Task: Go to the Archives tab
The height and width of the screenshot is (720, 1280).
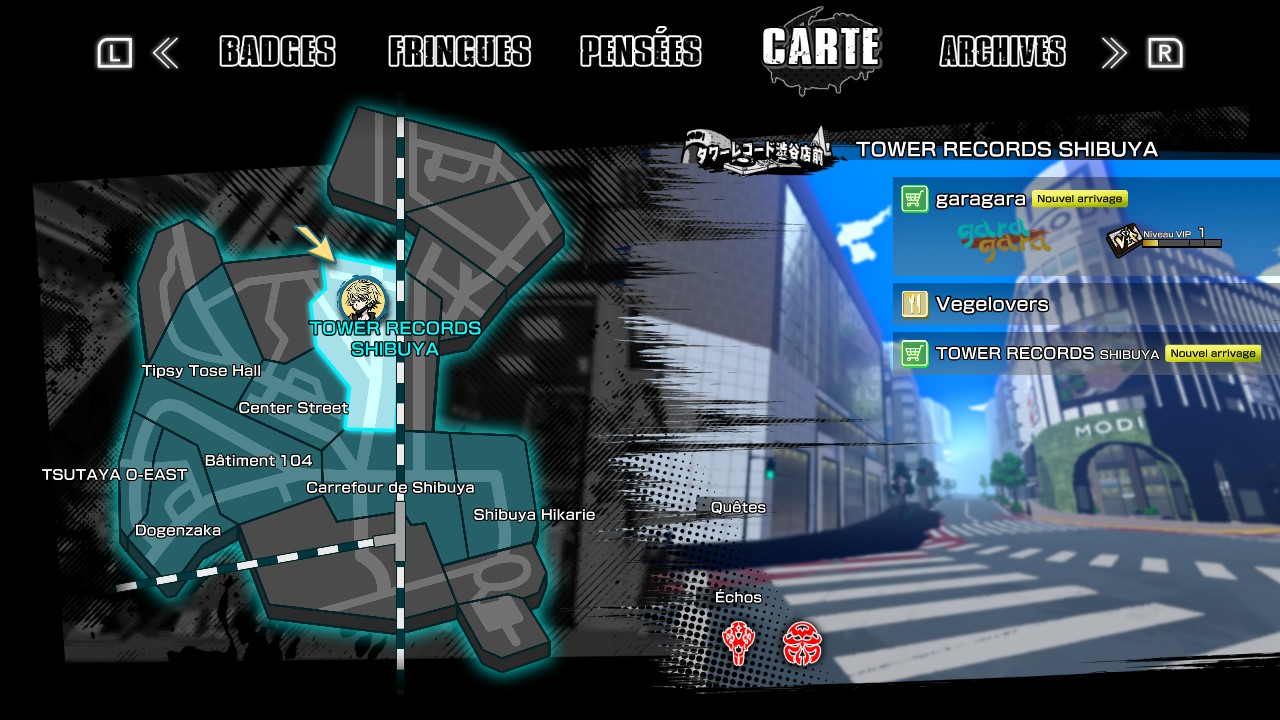Action: (x=1002, y=51)
